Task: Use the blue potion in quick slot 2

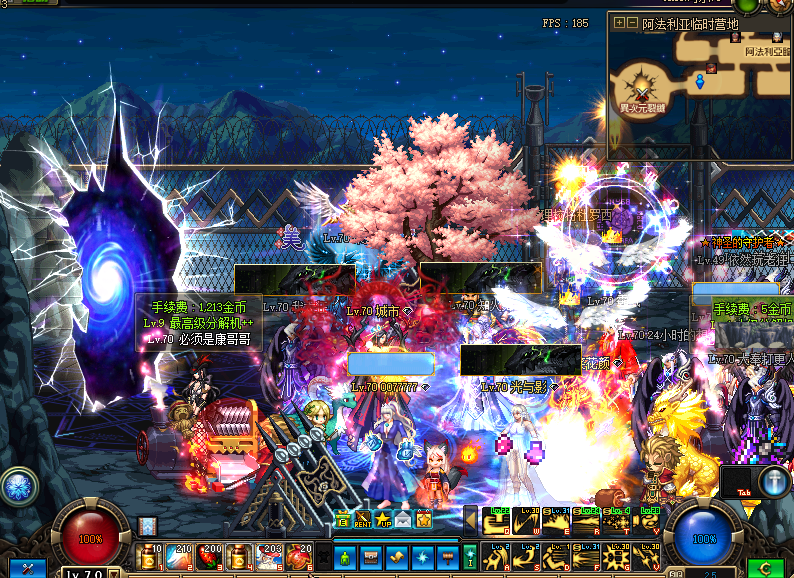Action: coord(180,555)
